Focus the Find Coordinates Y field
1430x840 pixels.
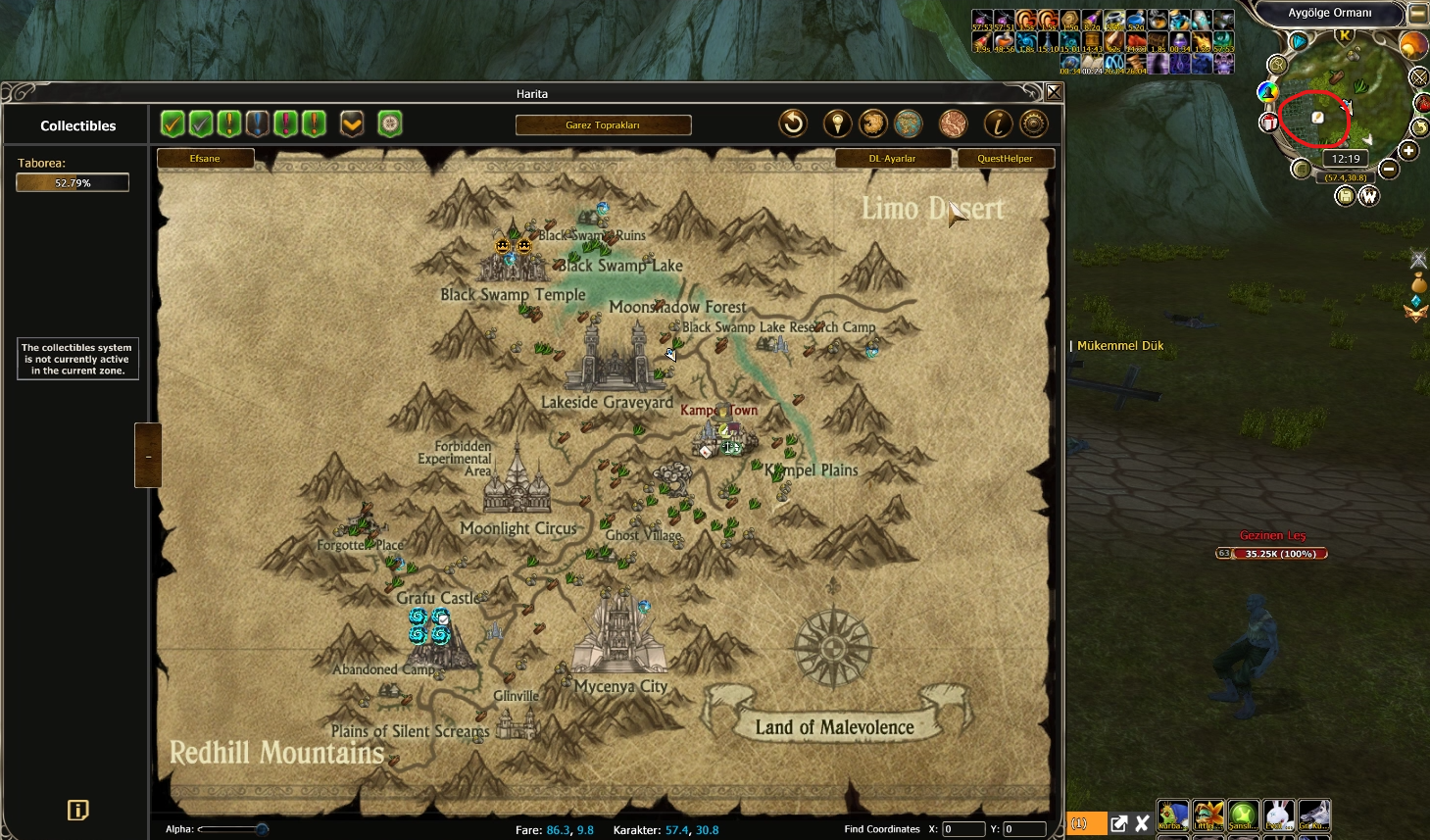click(x=1024, y=829)
